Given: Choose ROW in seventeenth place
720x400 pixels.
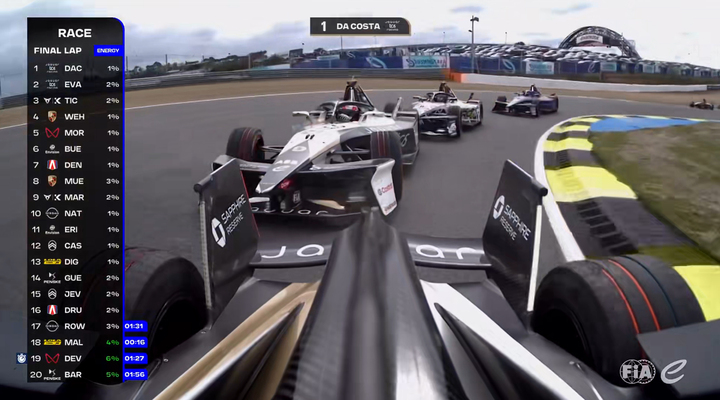Looking at the screenshot, I should [76, 325].
